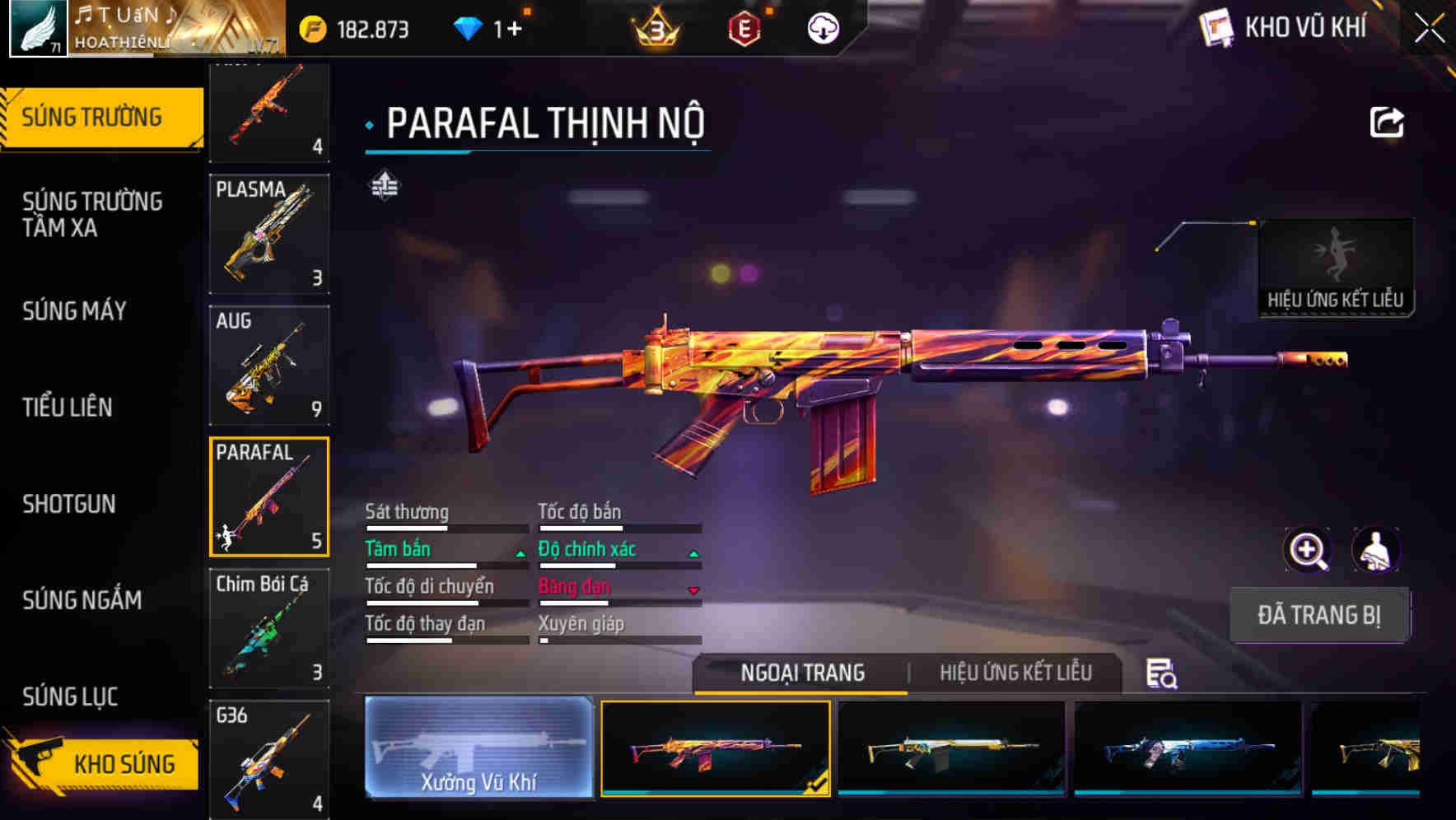Screen dimensions: 1456x820
Task: Click the share icon next to PARAFAL THỊNH NỘ
Action: 1386,121
